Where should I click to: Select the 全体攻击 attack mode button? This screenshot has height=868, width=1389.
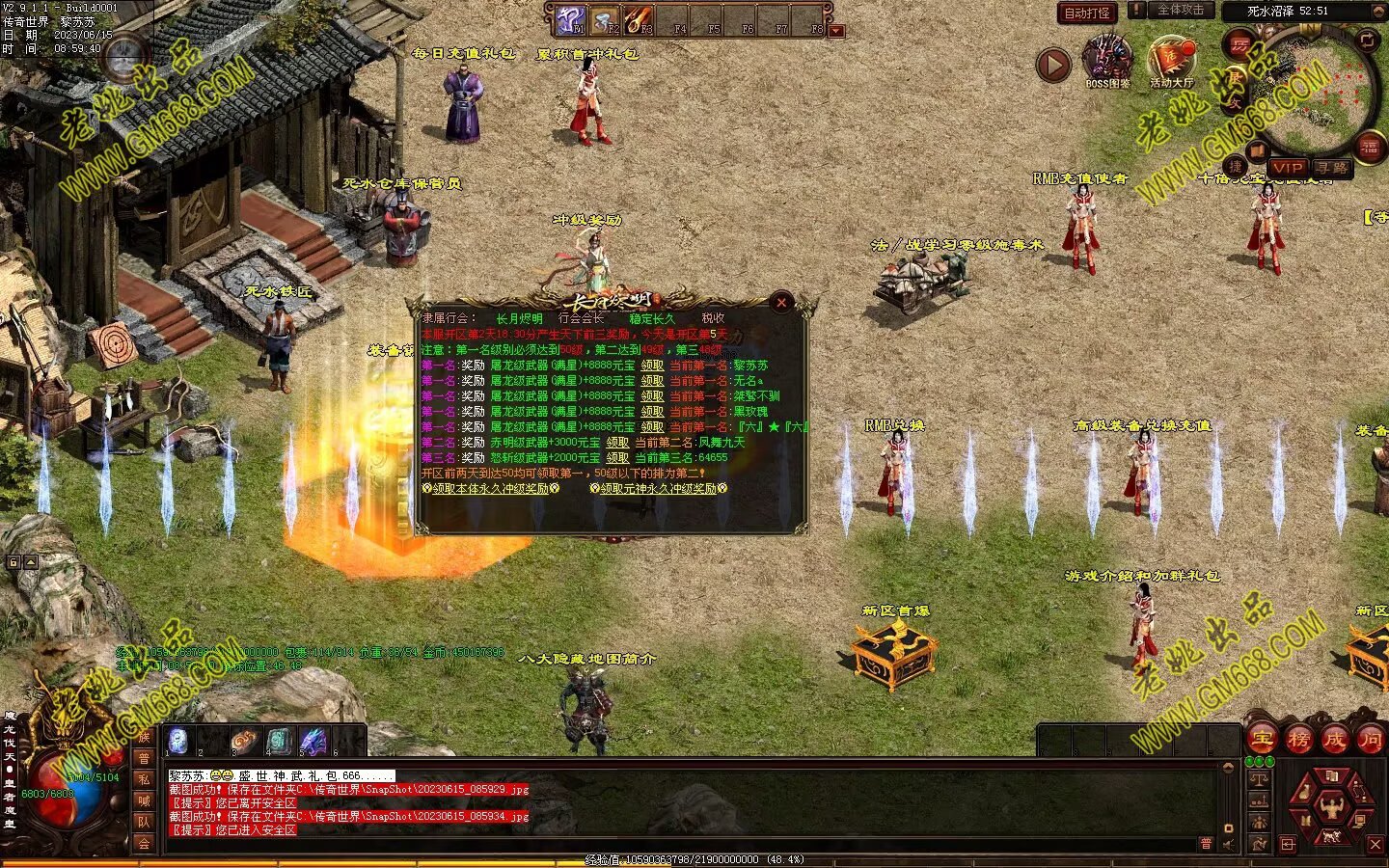1181,10
